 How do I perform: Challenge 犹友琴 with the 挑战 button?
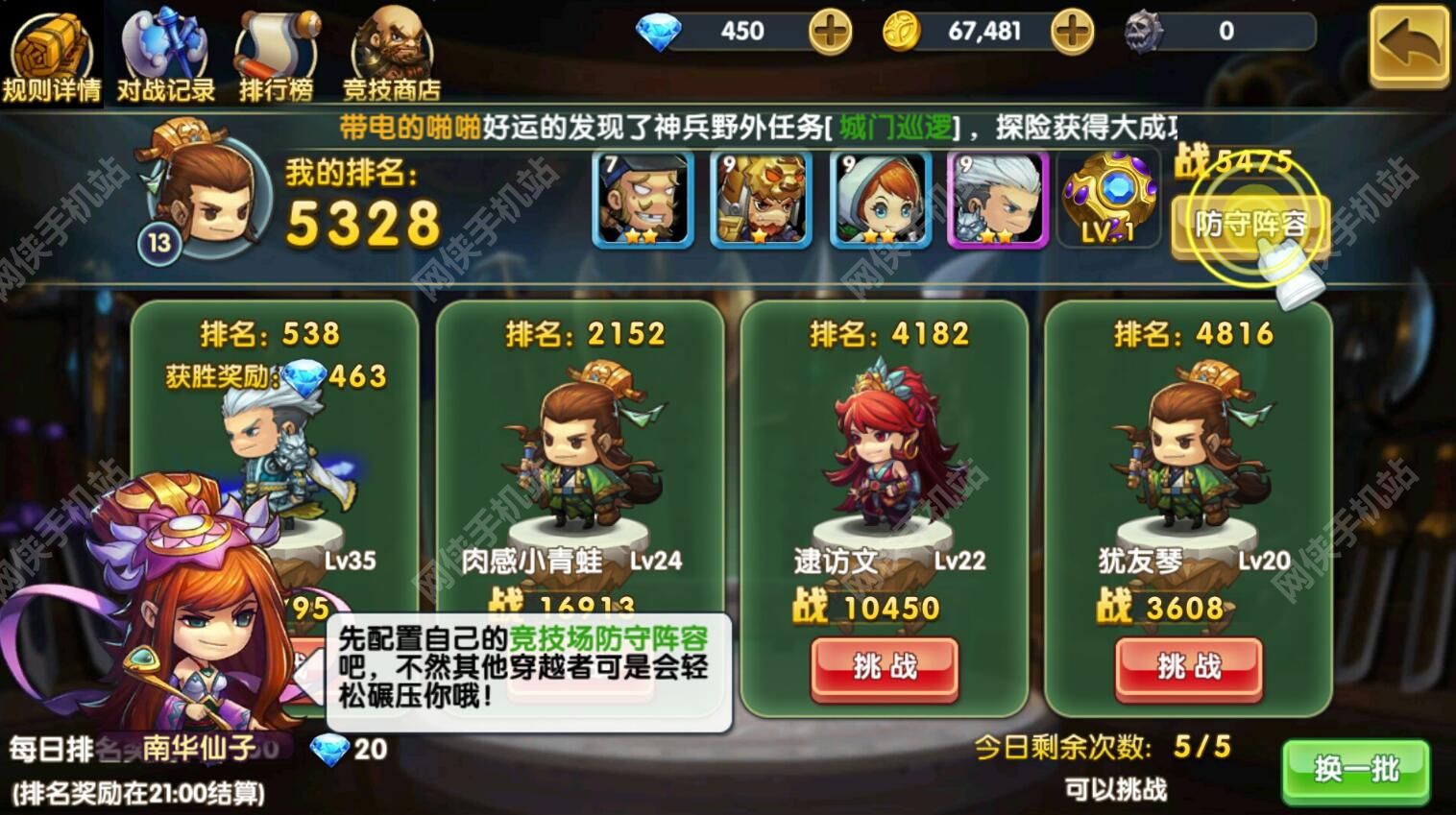click(x=1188, y=666)
